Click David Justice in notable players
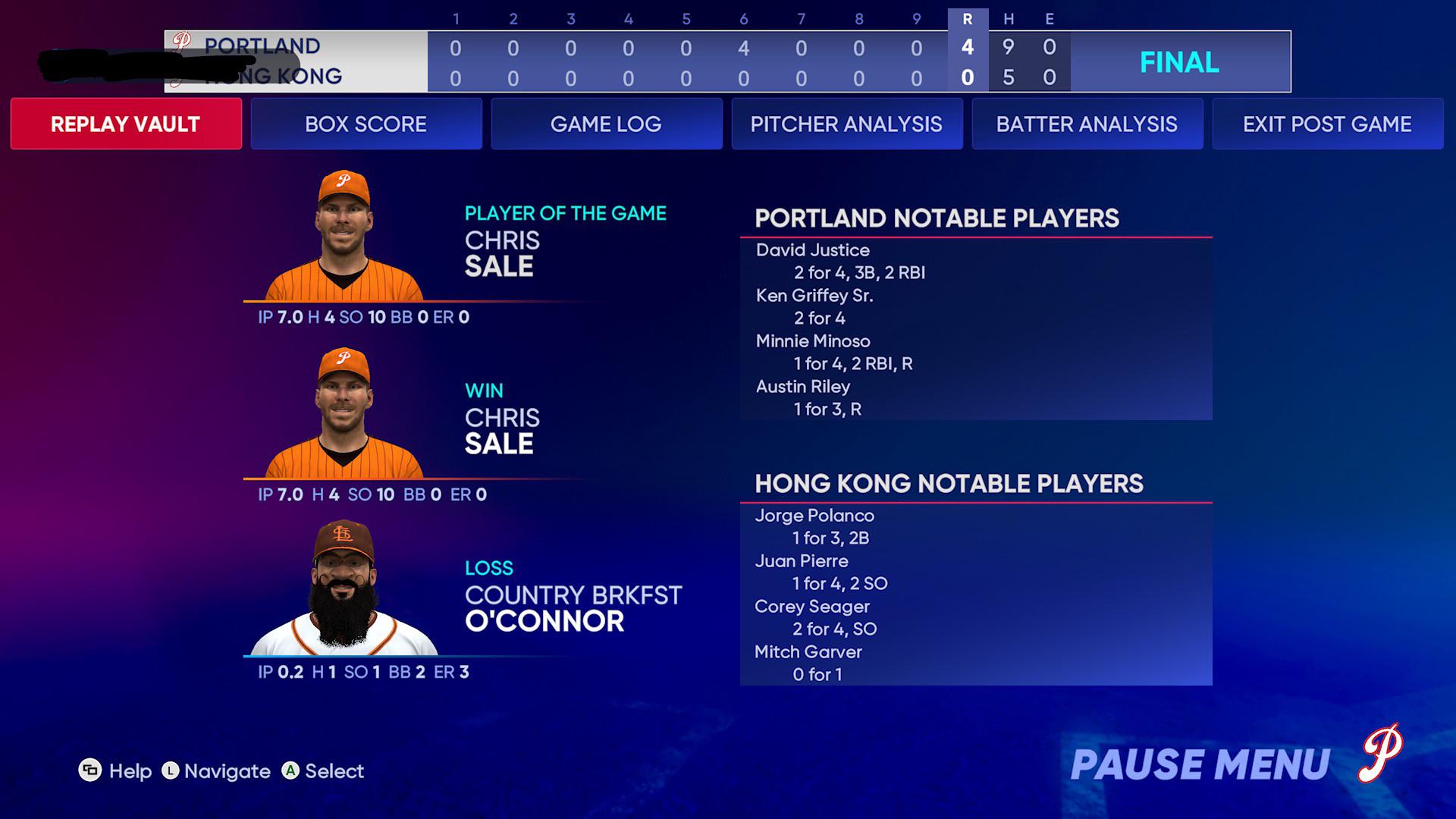The image size is (1456, 819). 812,249
